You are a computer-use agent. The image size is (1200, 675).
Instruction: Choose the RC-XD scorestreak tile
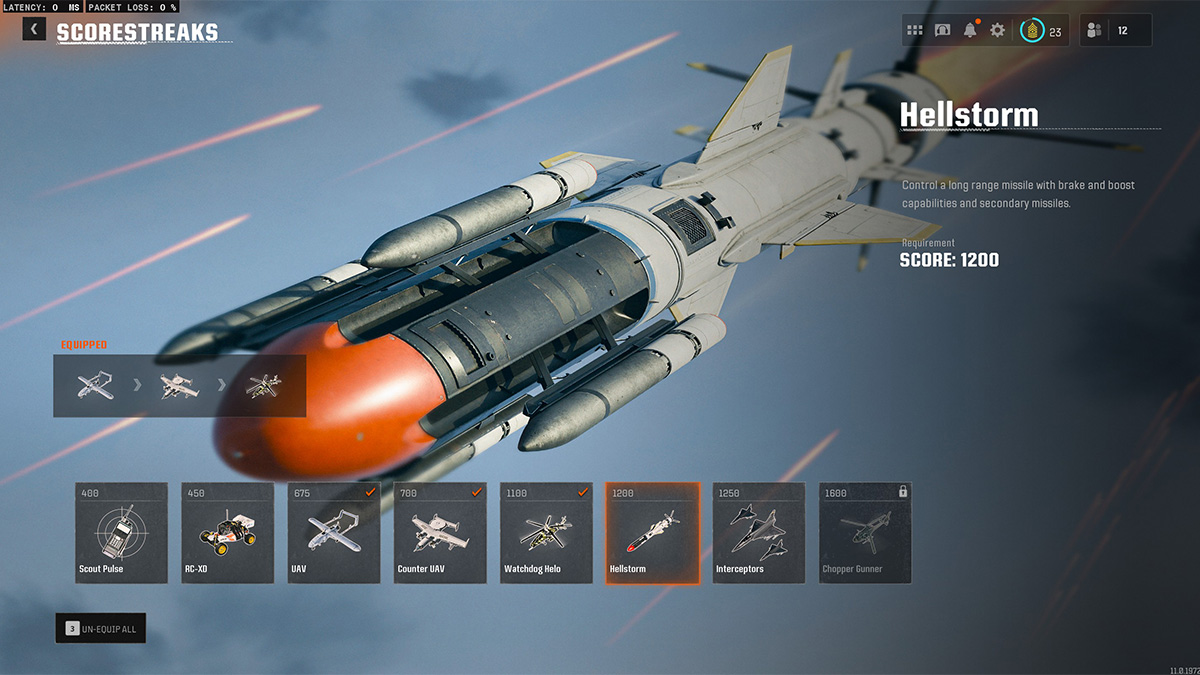[227, 533]
